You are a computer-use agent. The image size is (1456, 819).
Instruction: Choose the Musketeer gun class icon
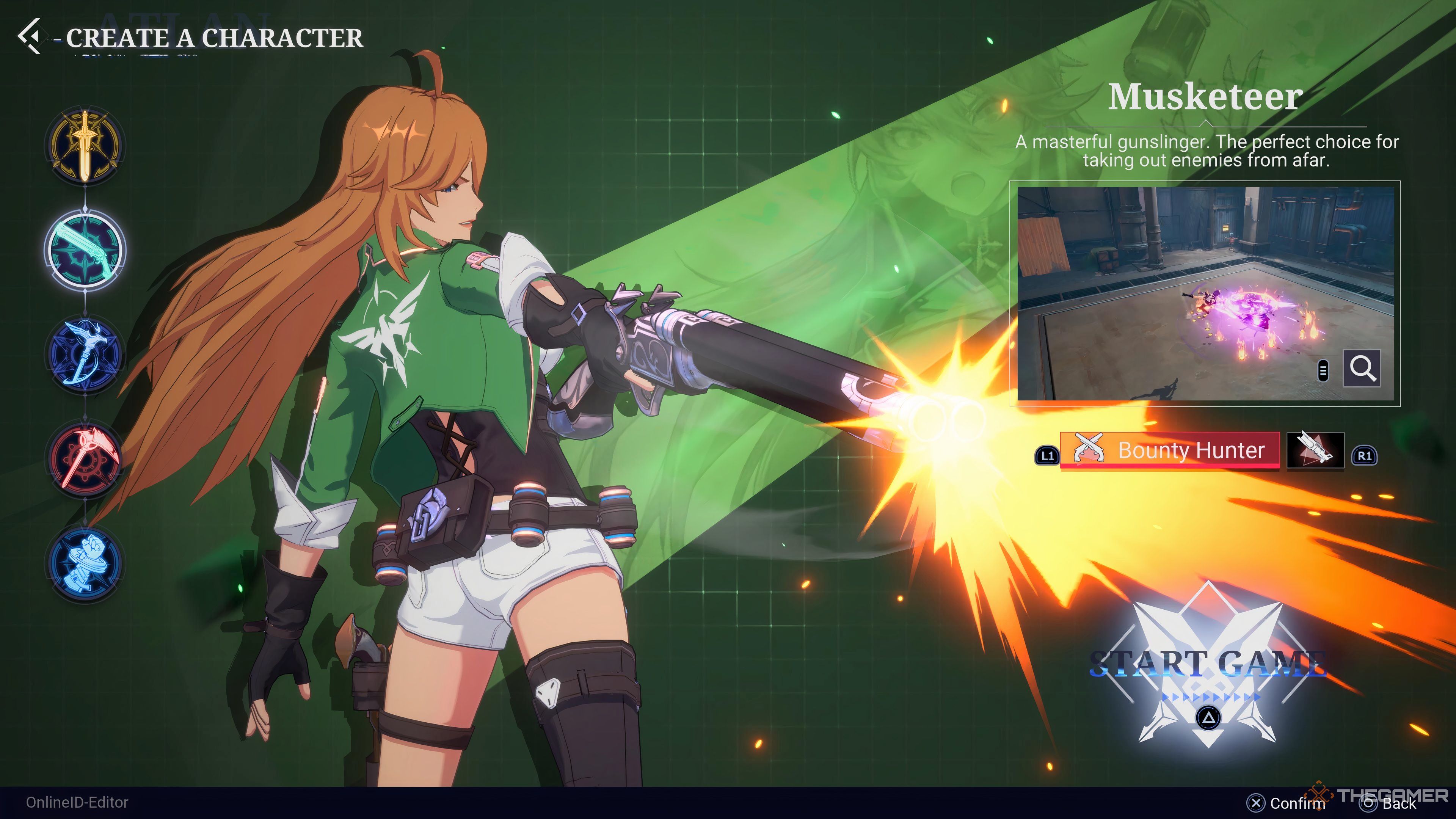[x=85, y=249]
